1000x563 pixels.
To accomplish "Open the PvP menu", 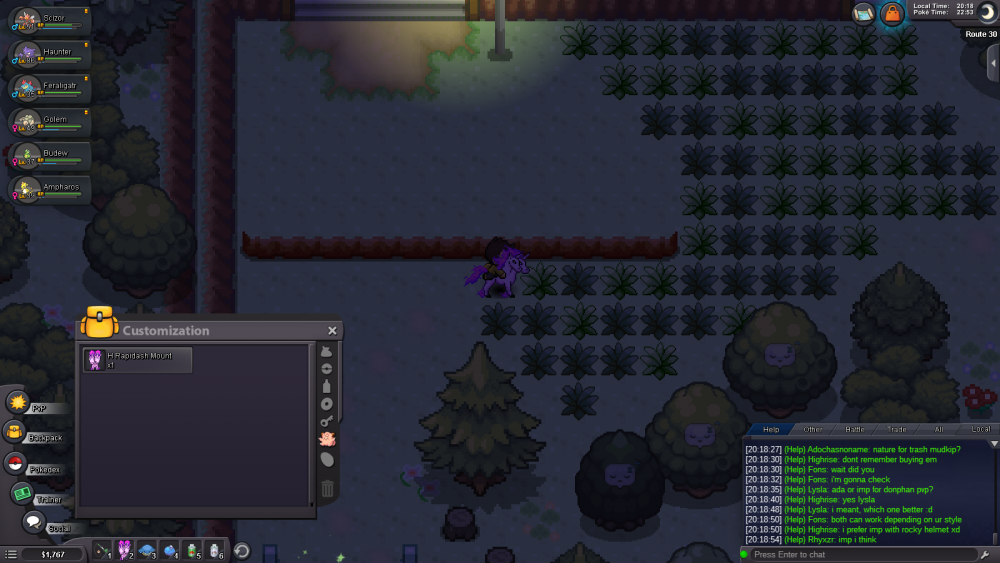I will click(x=18, y=402).
